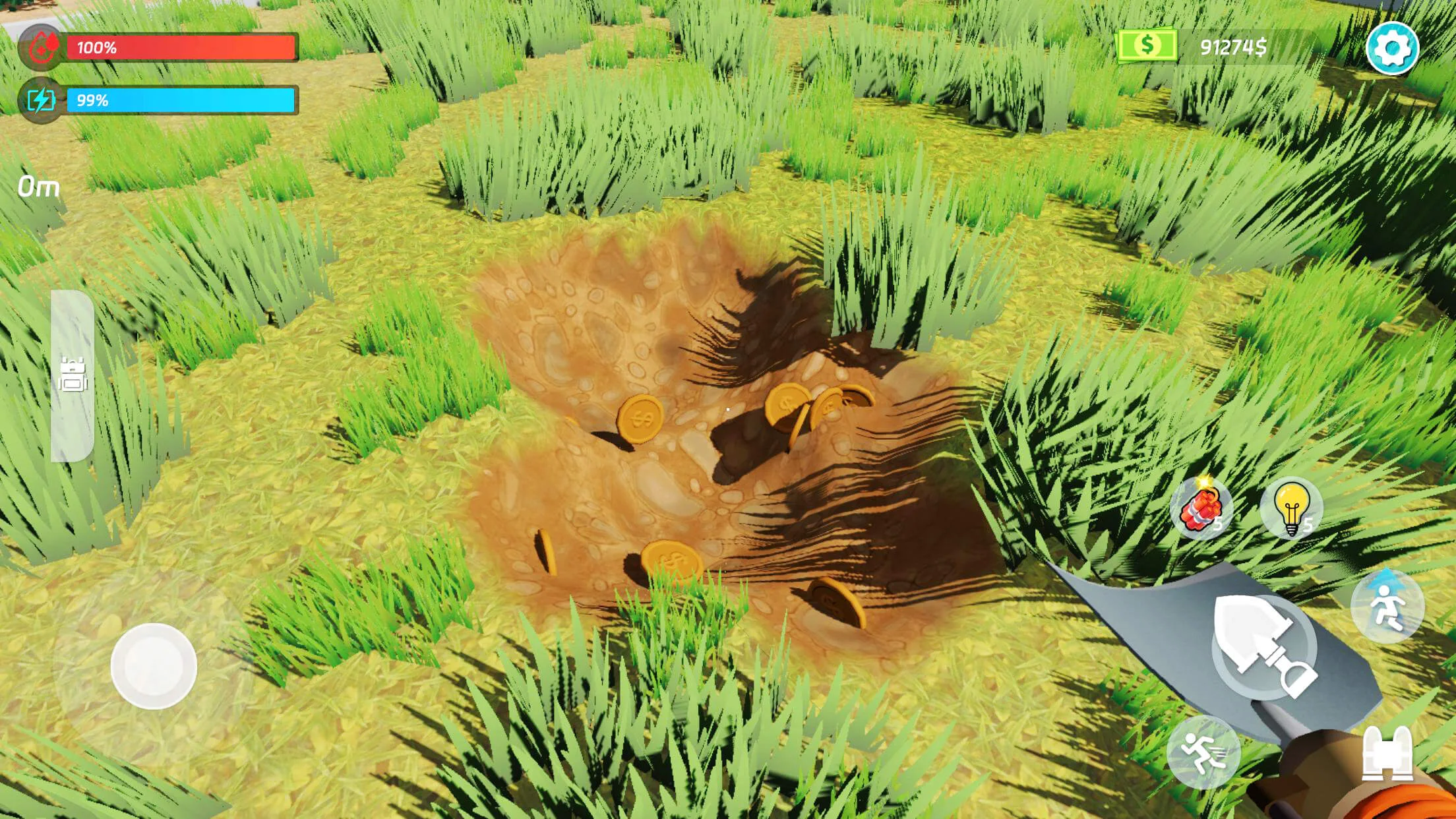Activate the light bulb item
Image resolution: width=1456 pixels, height=819 pixels.
(1291, 509)
